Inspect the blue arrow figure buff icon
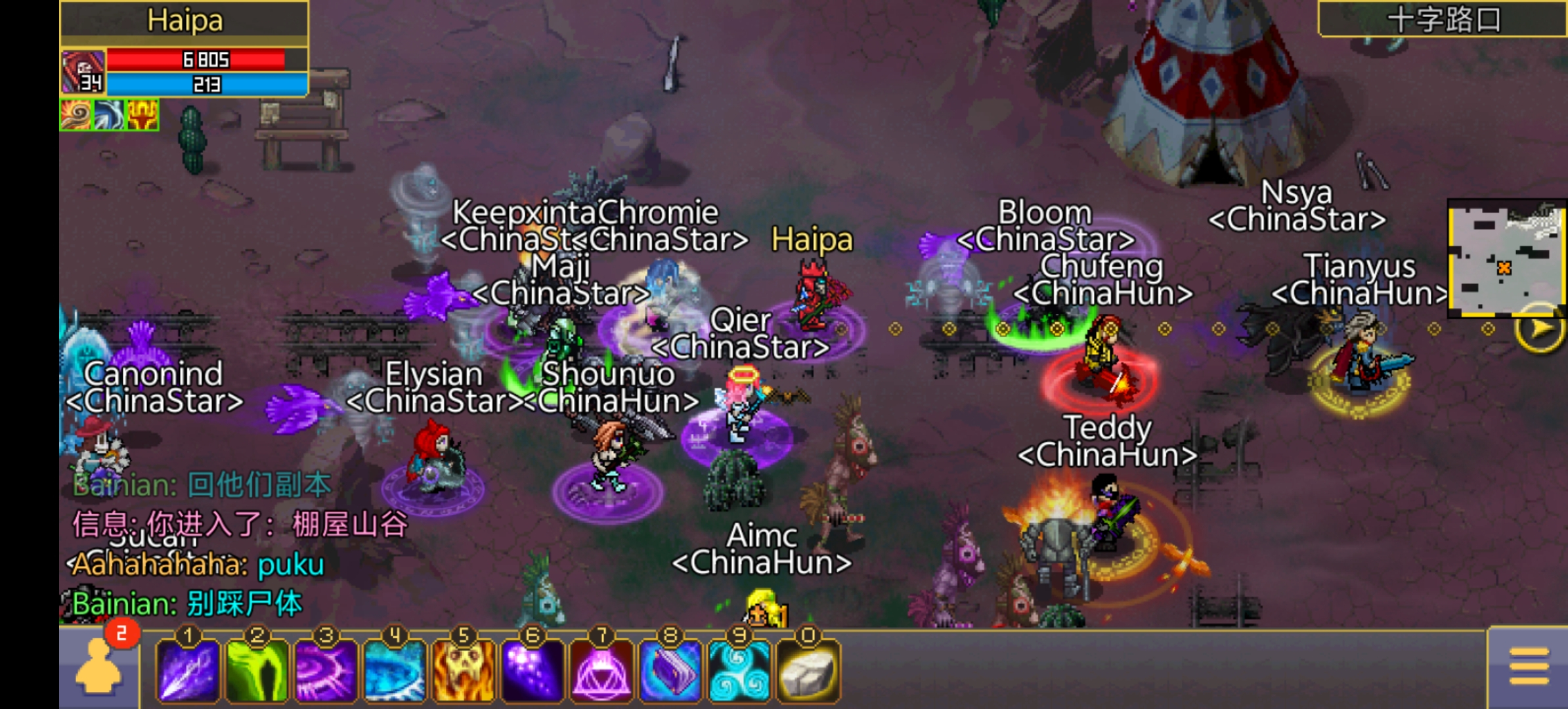This screenshot has height=709, width=1568. click(x=108, y=115)
